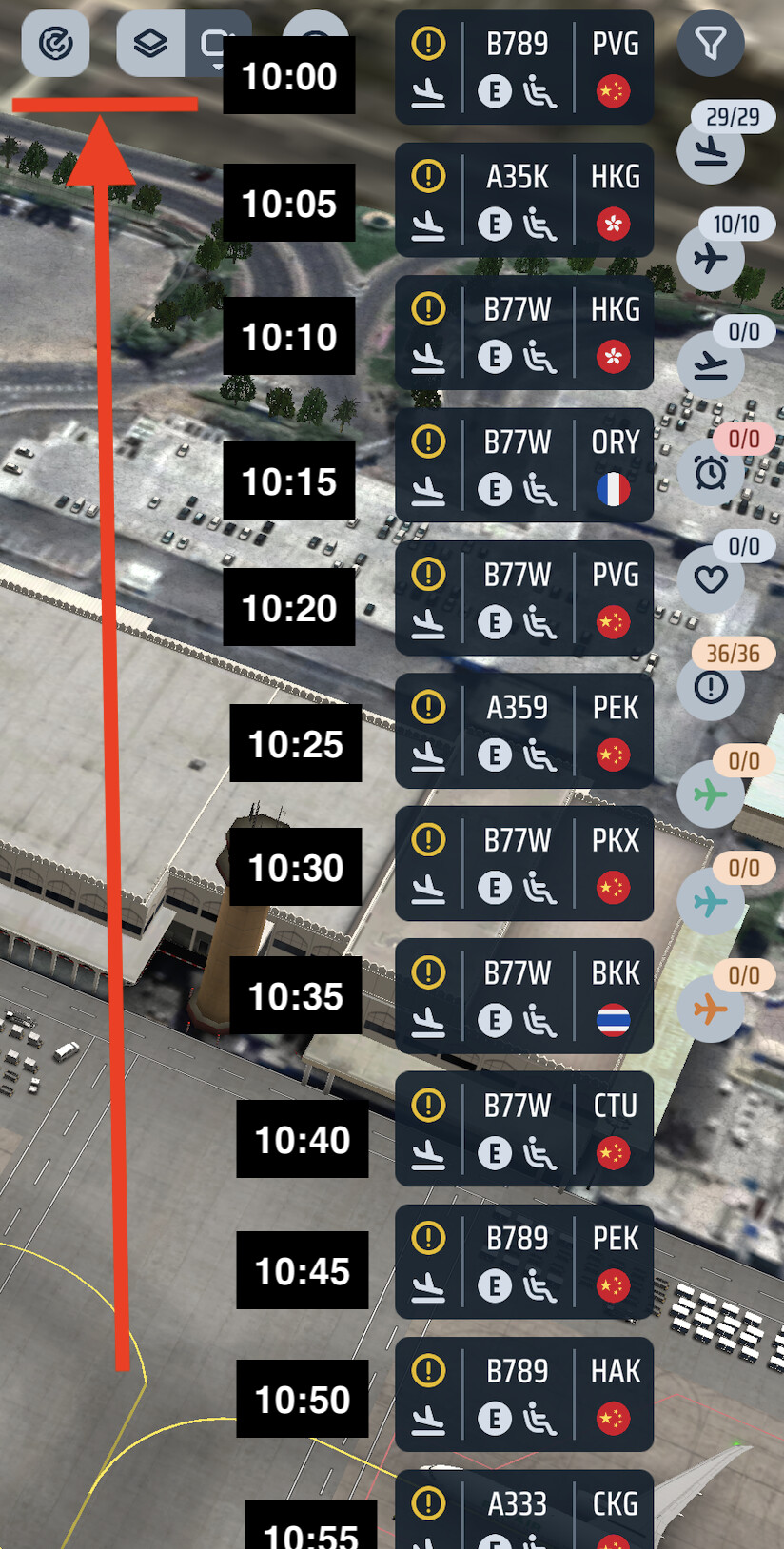Toggle the heart favorites filter
Screen dimensions: 784x1549
[x=711, y=579]
